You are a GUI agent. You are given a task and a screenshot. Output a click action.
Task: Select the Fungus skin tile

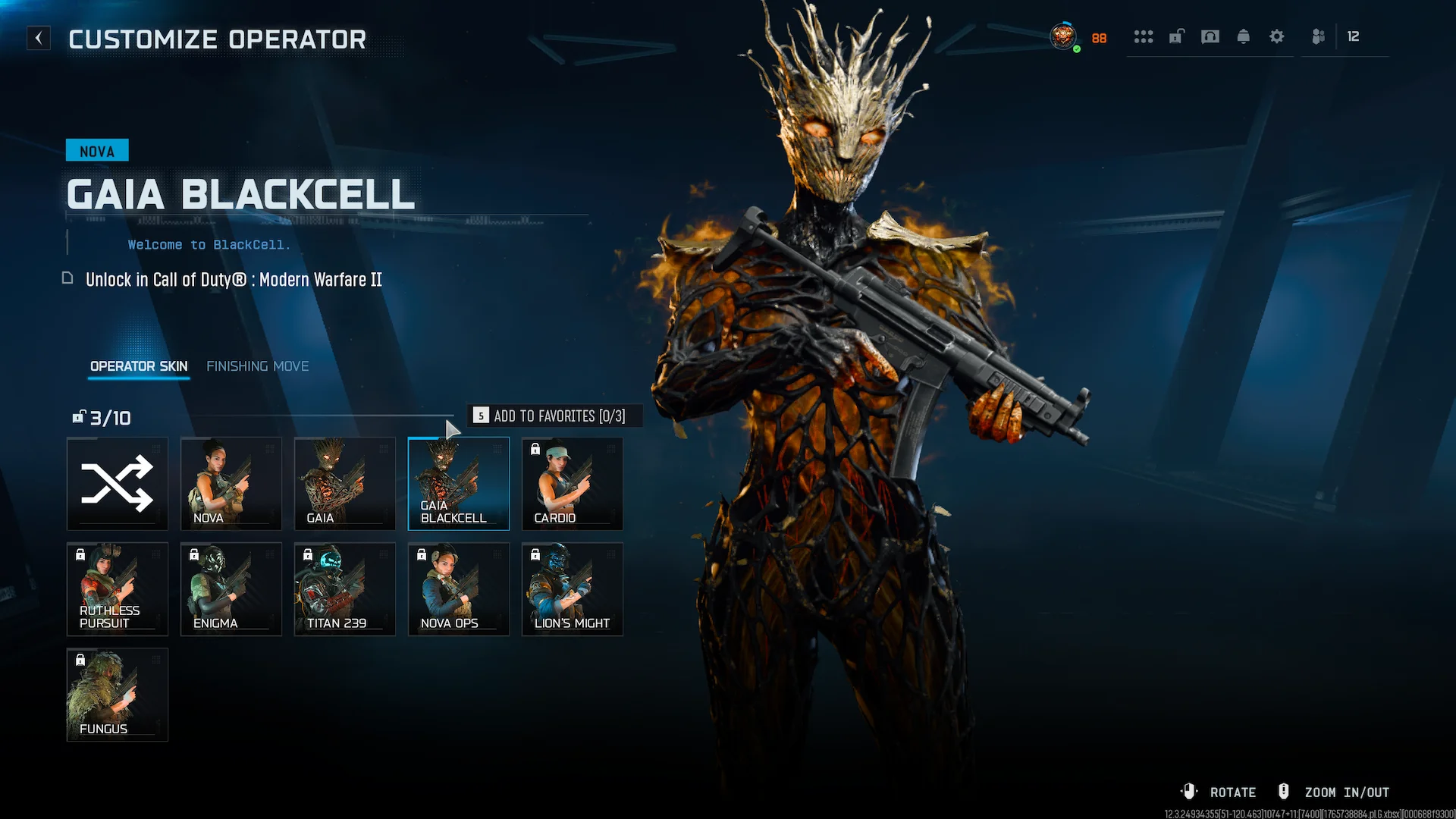(118, 695)
